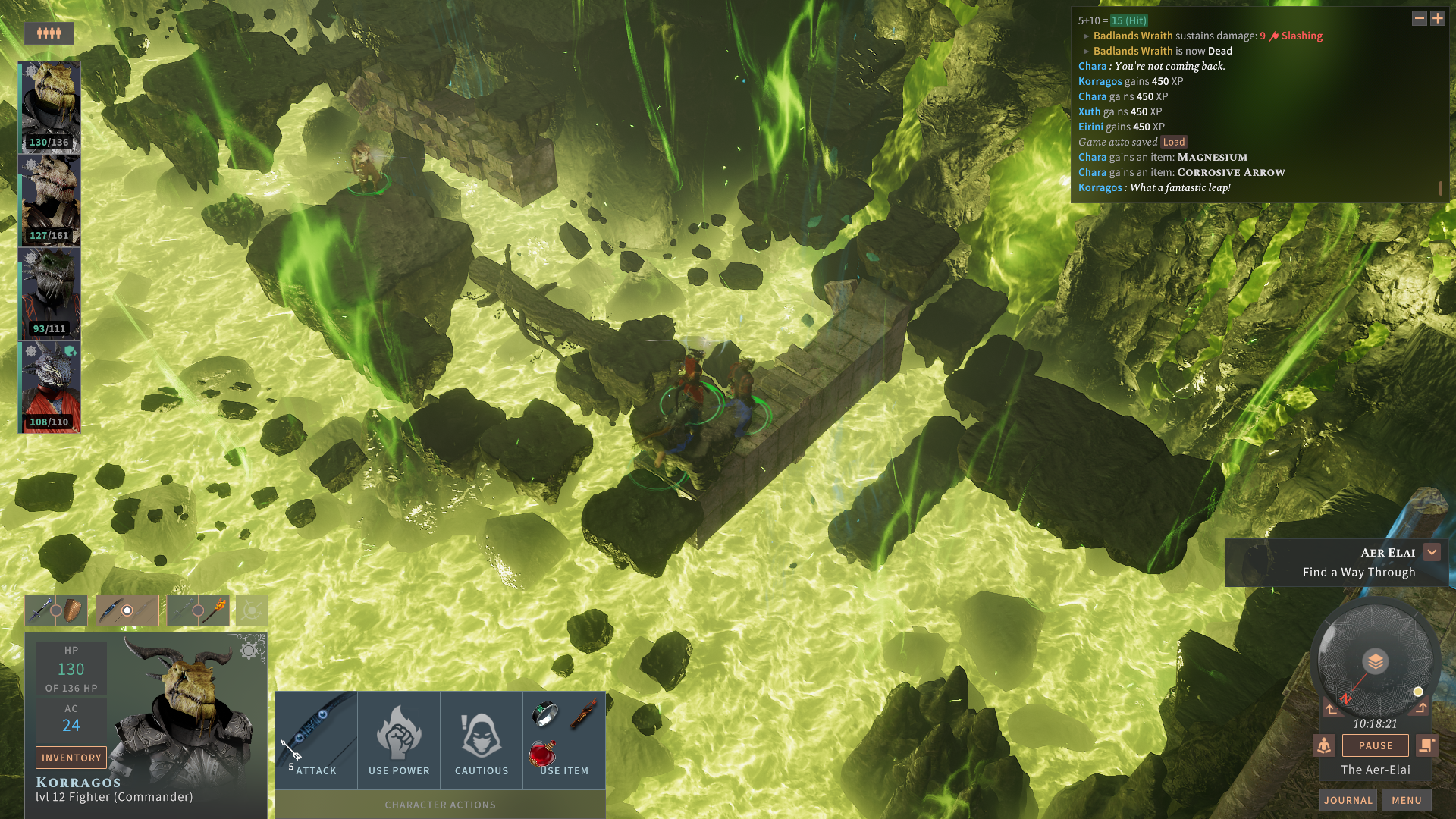Open the Journal
Viewport: 1456px width, 819px height.
[x=1348, y=800]
